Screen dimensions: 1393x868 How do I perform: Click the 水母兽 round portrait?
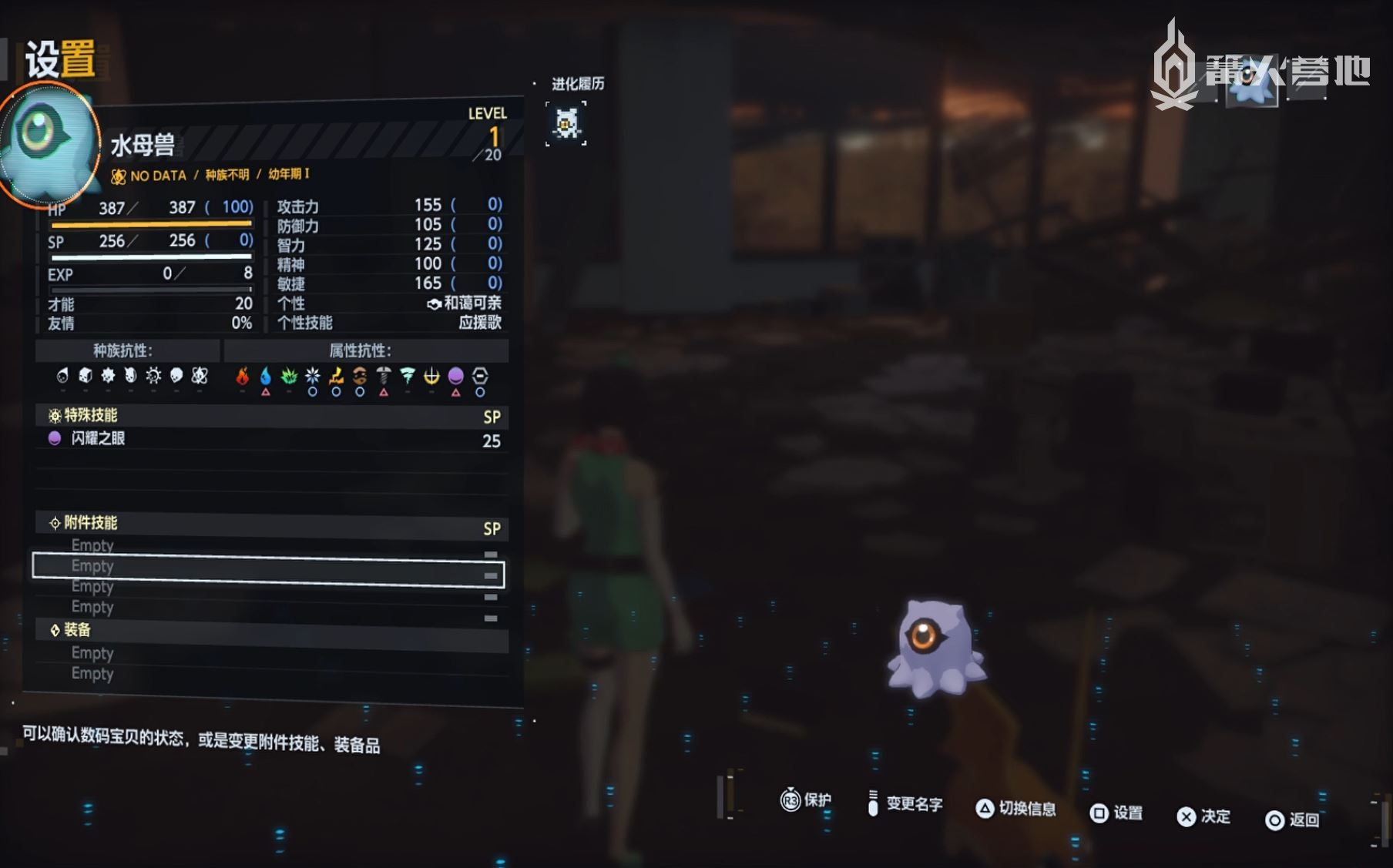(x=48, y=142)
